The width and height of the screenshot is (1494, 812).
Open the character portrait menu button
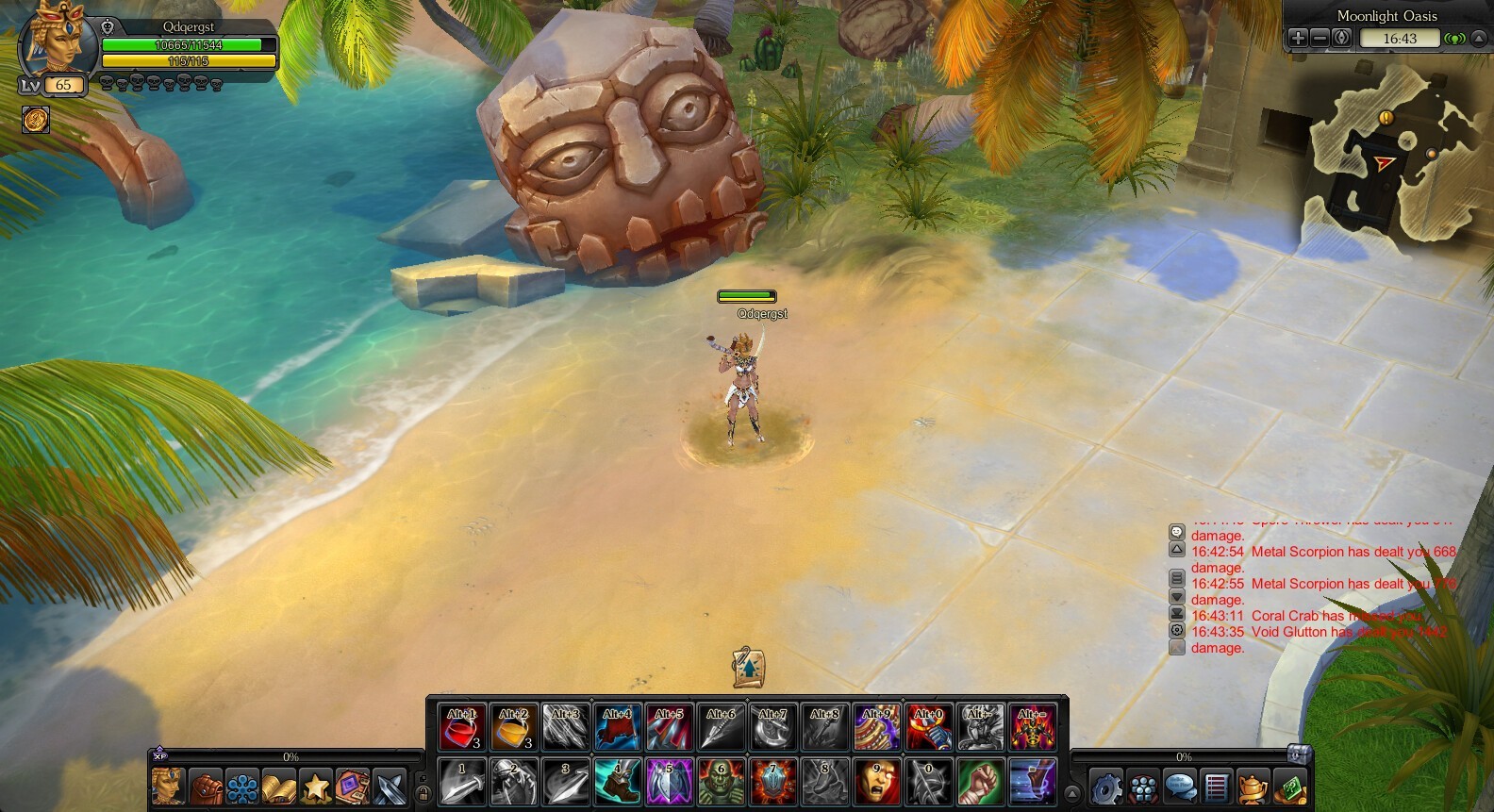[x=169, y=786]
